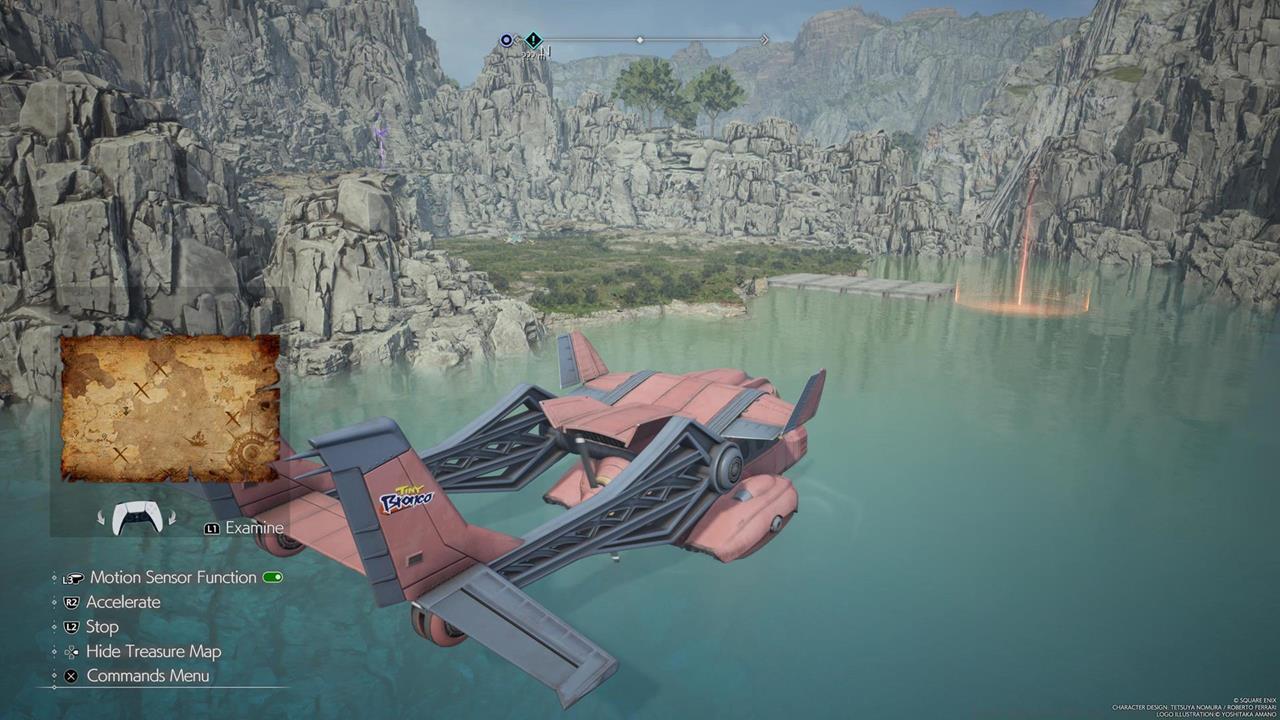
Task: Select the exclamation quest marker on the compass bar
Action: click(x=533, y=39)
